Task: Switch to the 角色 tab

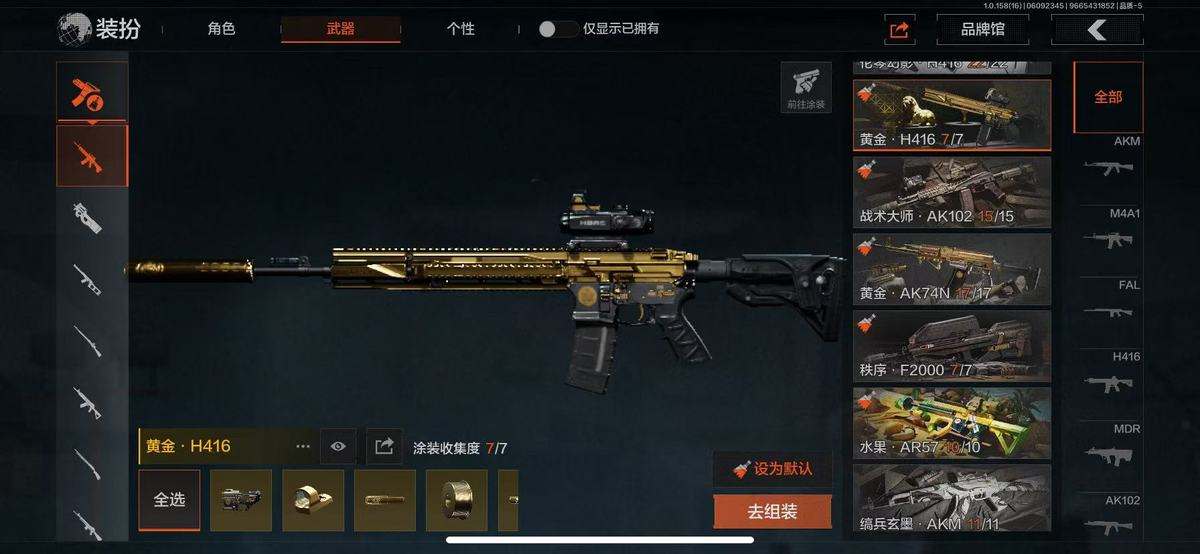Action: (221, 29)
